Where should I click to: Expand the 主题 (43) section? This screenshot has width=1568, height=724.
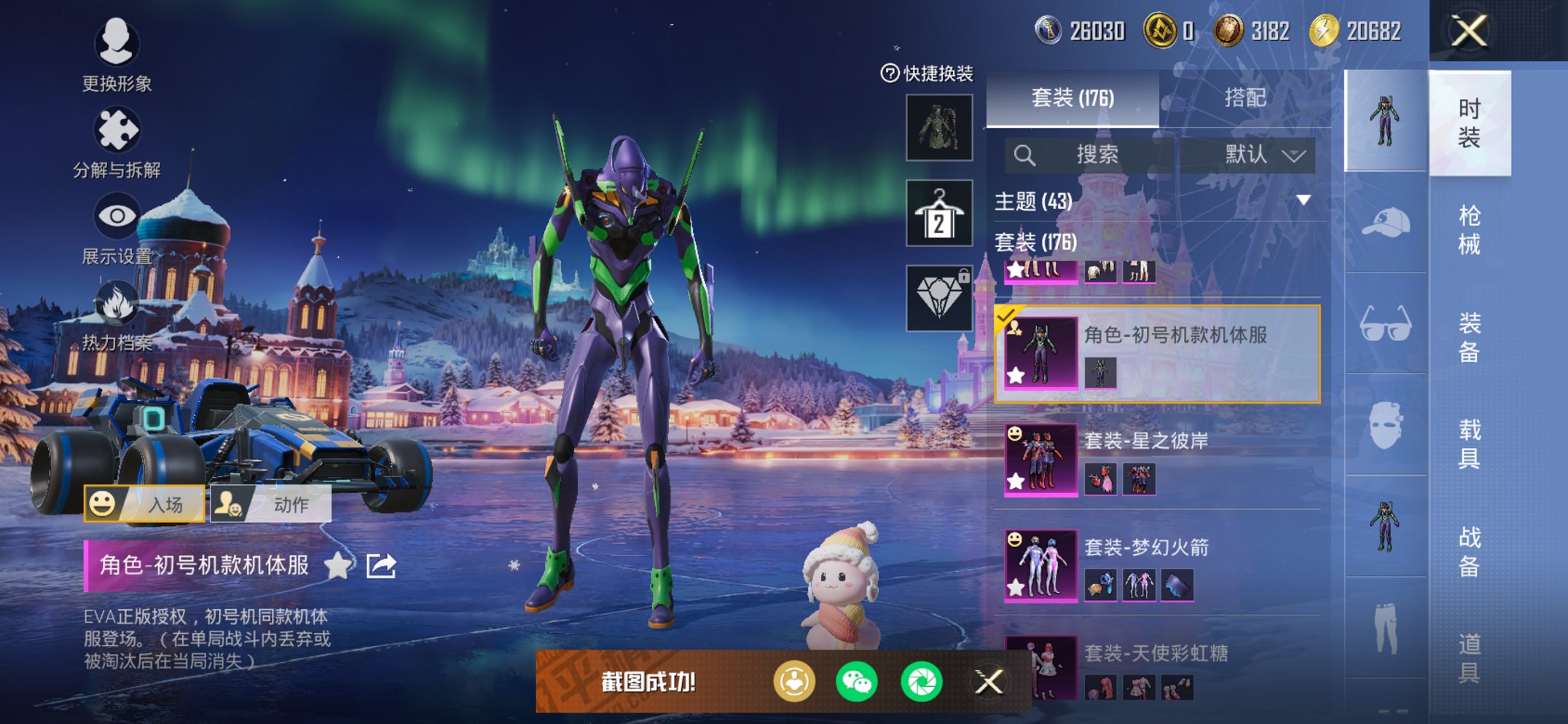[1303, 200]
